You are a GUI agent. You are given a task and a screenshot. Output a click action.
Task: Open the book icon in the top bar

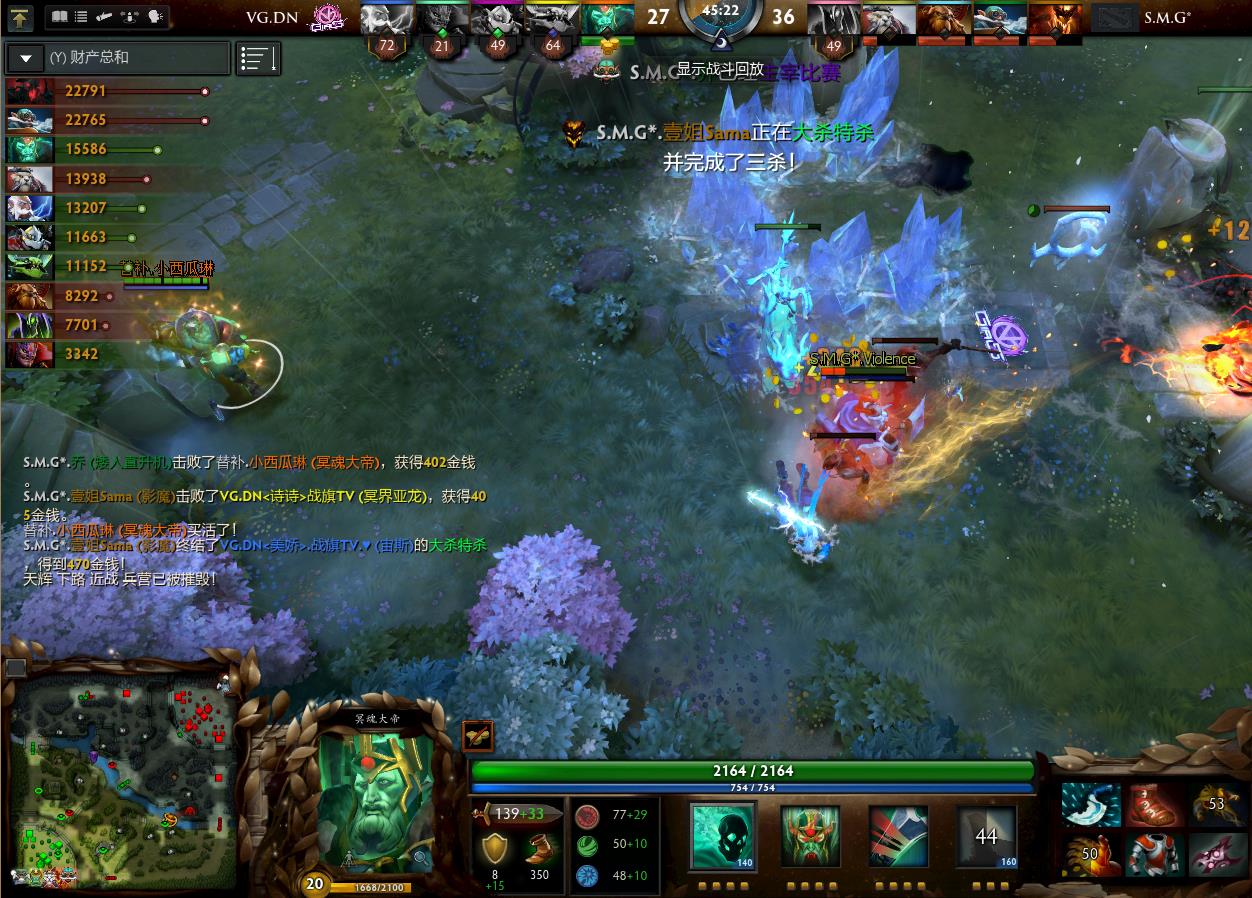click(x=58, y=17)
